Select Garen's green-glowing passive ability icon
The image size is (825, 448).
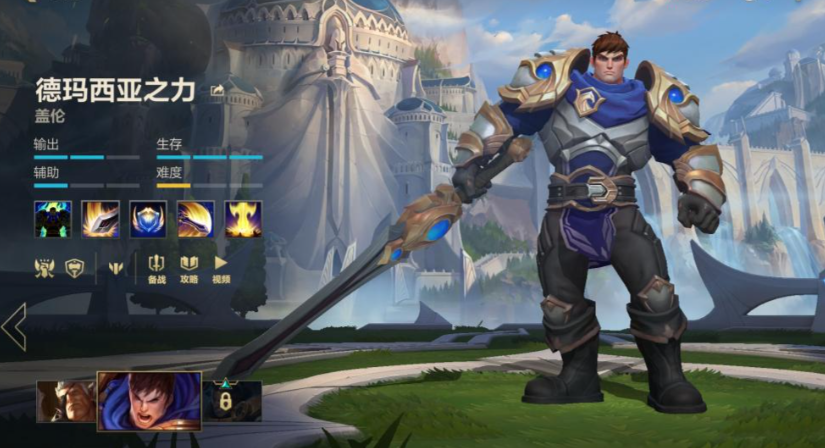tap(52, 219)
